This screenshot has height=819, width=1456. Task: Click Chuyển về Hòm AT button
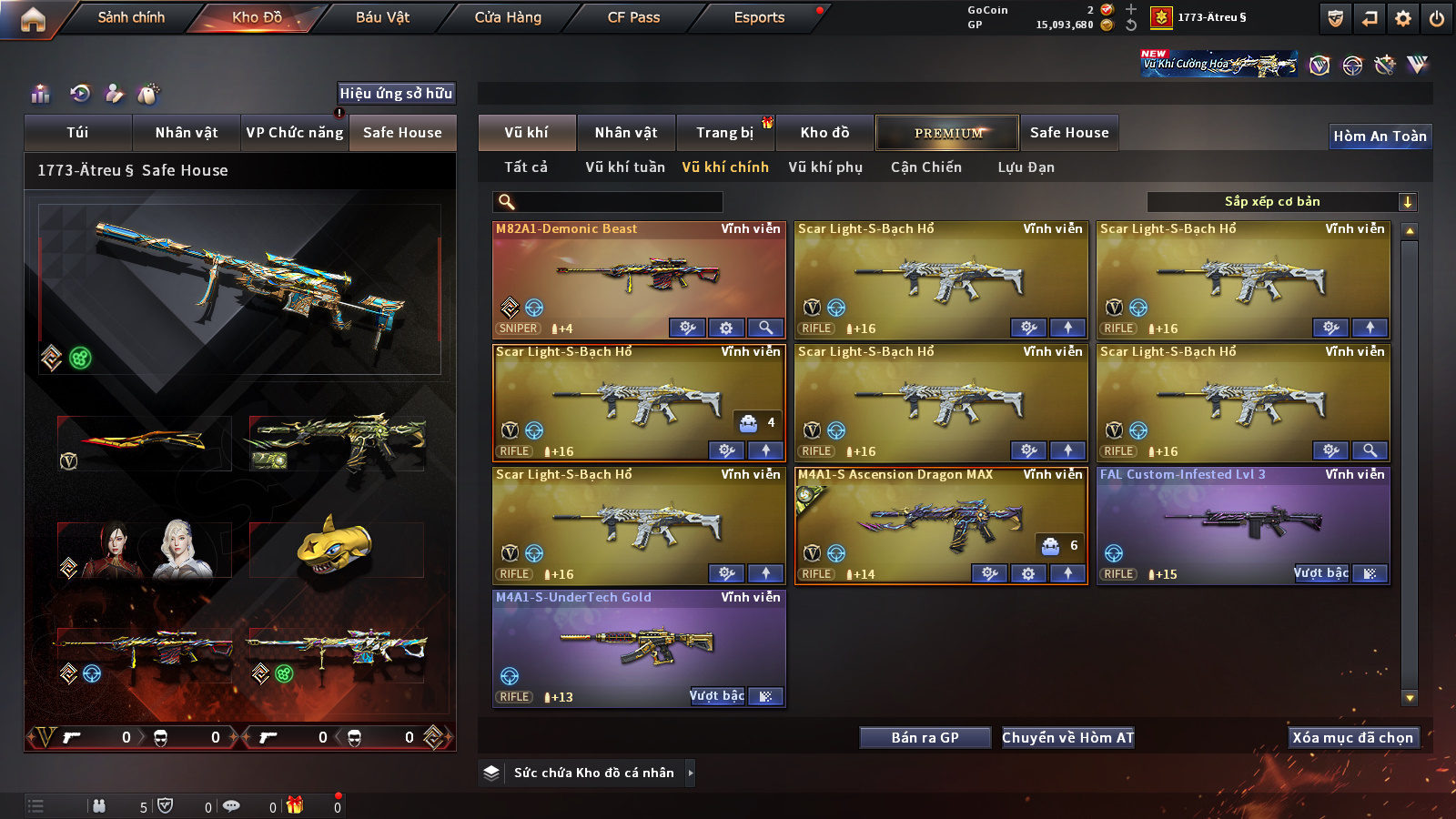coord(1067,738)
